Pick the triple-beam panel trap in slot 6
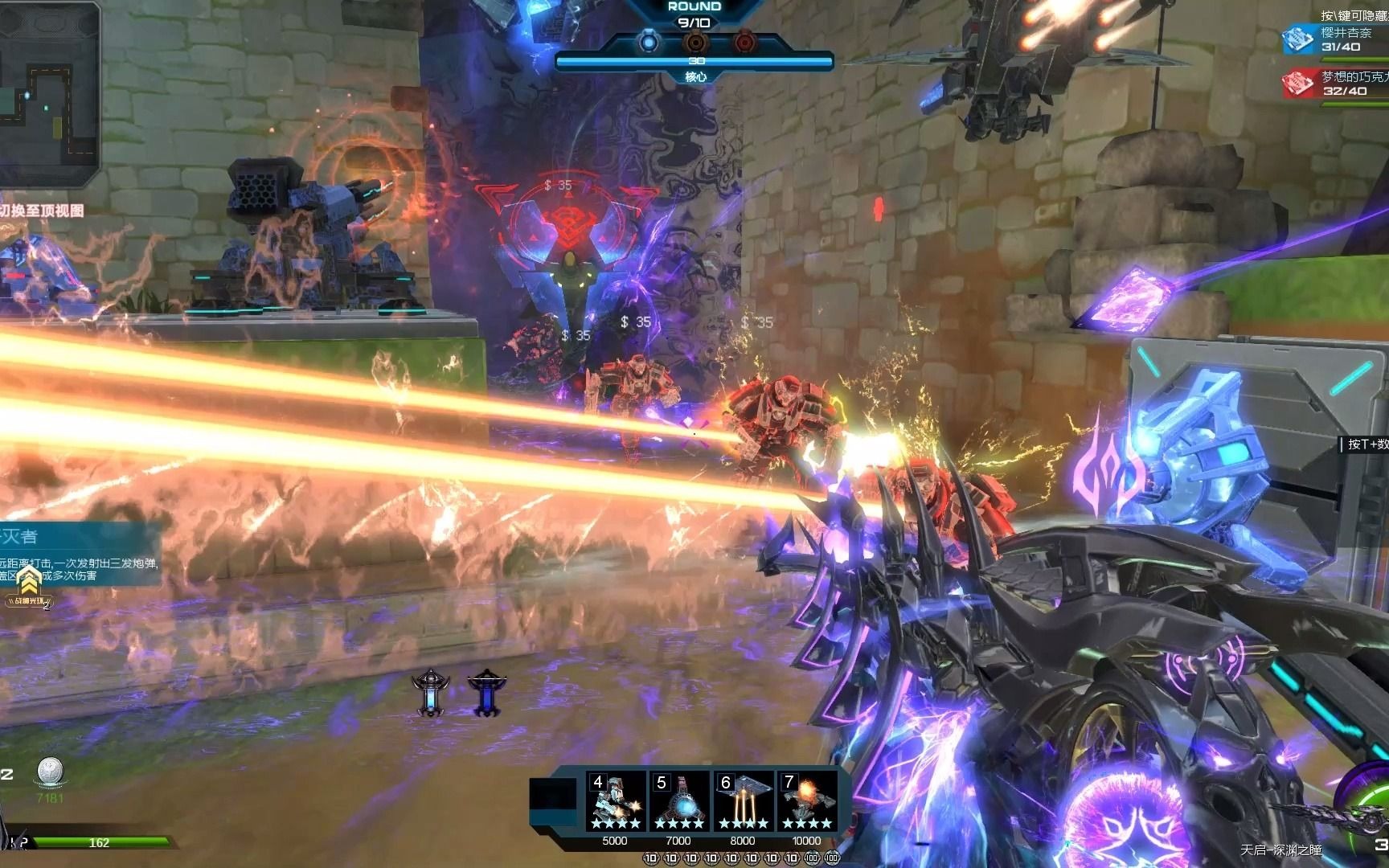1389x868 pixels. coord(743,801)
